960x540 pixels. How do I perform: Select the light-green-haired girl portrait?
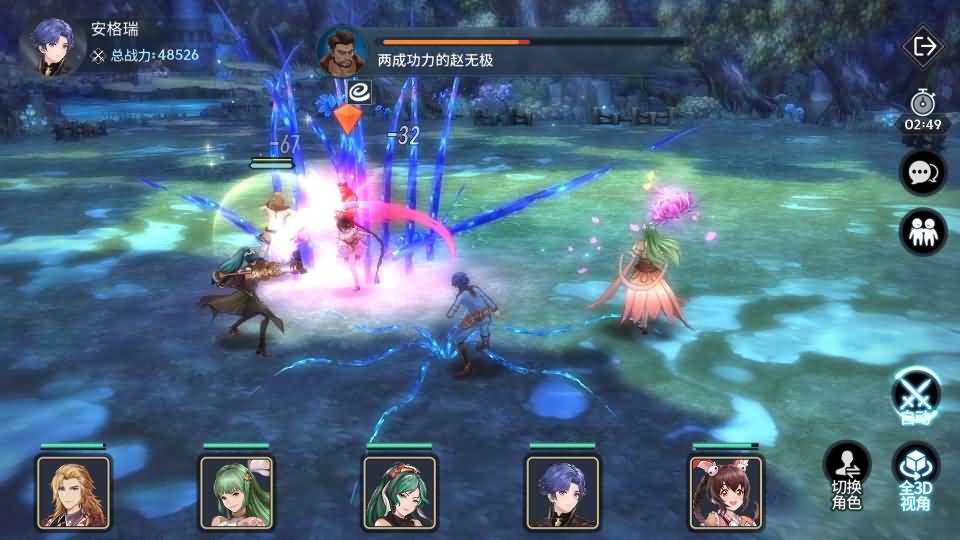[236, 491]
